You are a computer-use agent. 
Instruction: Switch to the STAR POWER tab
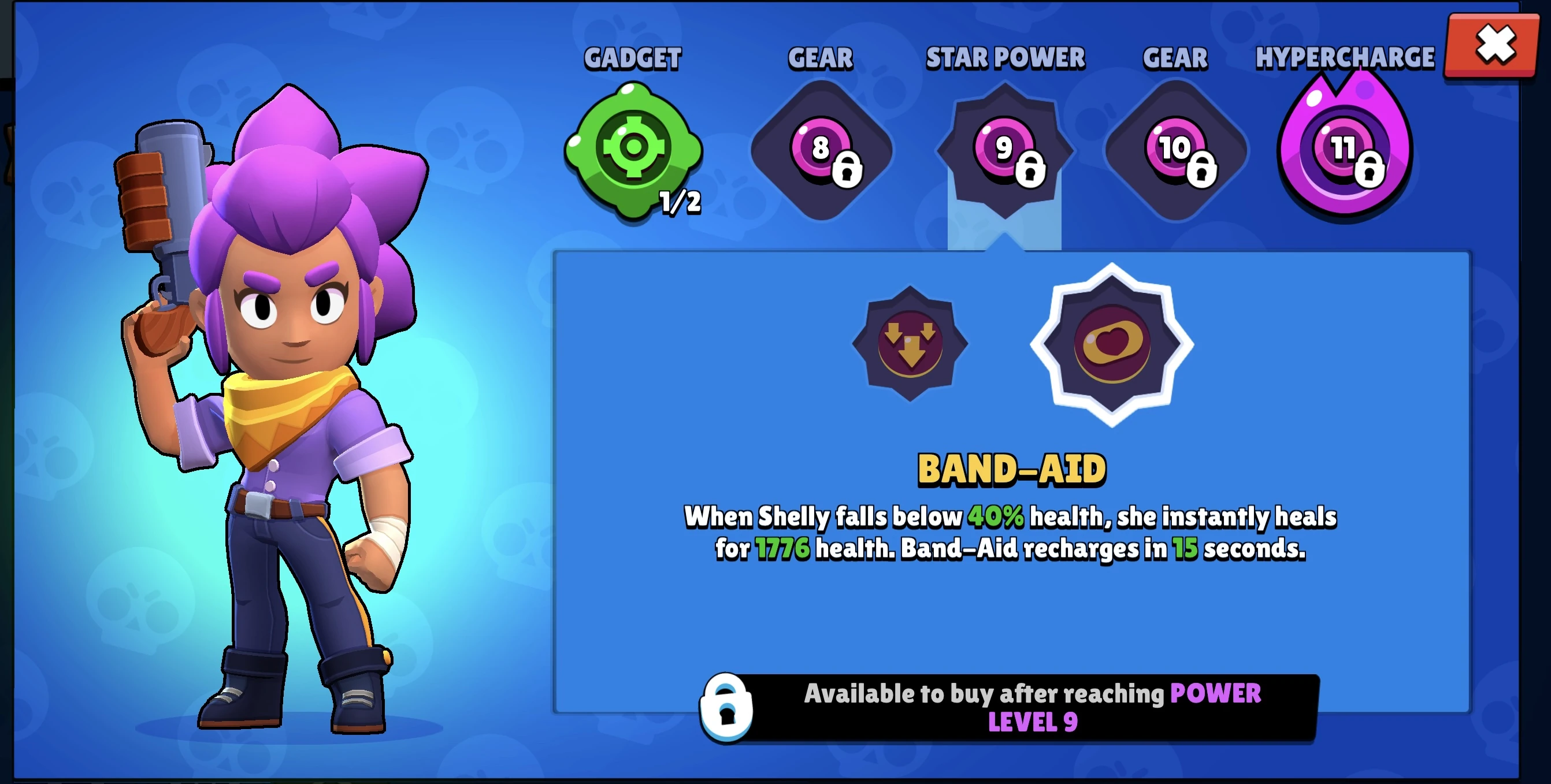(1005, 57)
